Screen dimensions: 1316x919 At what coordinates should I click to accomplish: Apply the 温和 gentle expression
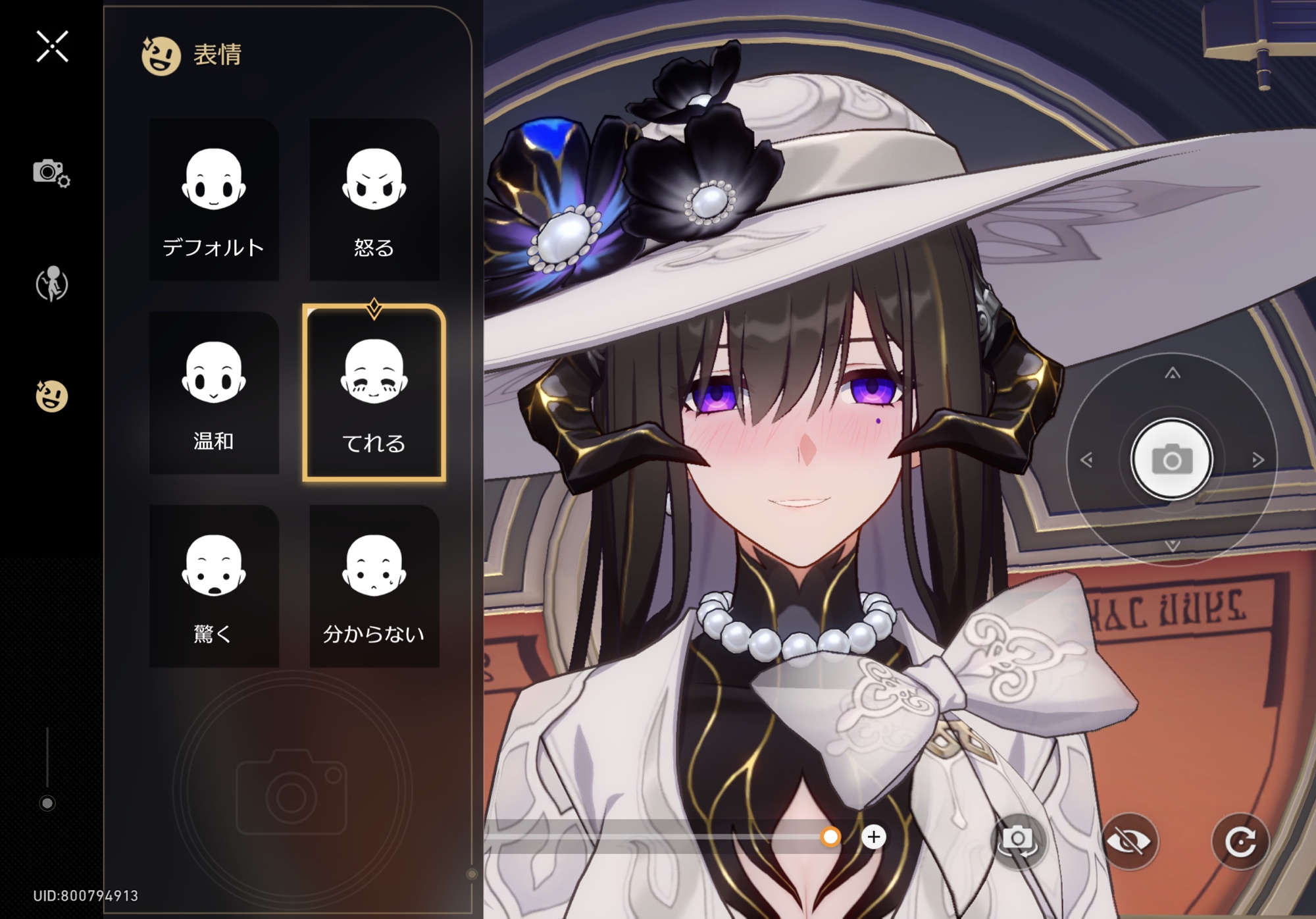click(x=214, y=392)
